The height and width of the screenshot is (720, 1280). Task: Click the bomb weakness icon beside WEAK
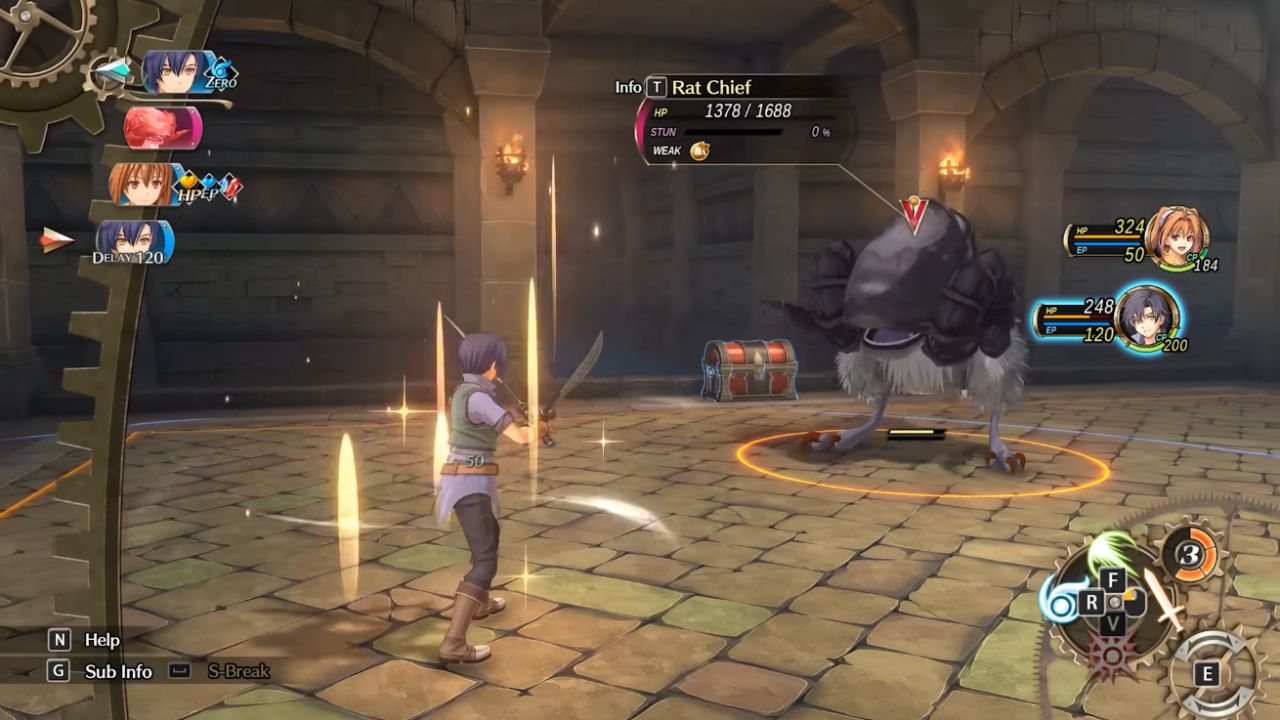pyautogui.click(x=700, y=151)
